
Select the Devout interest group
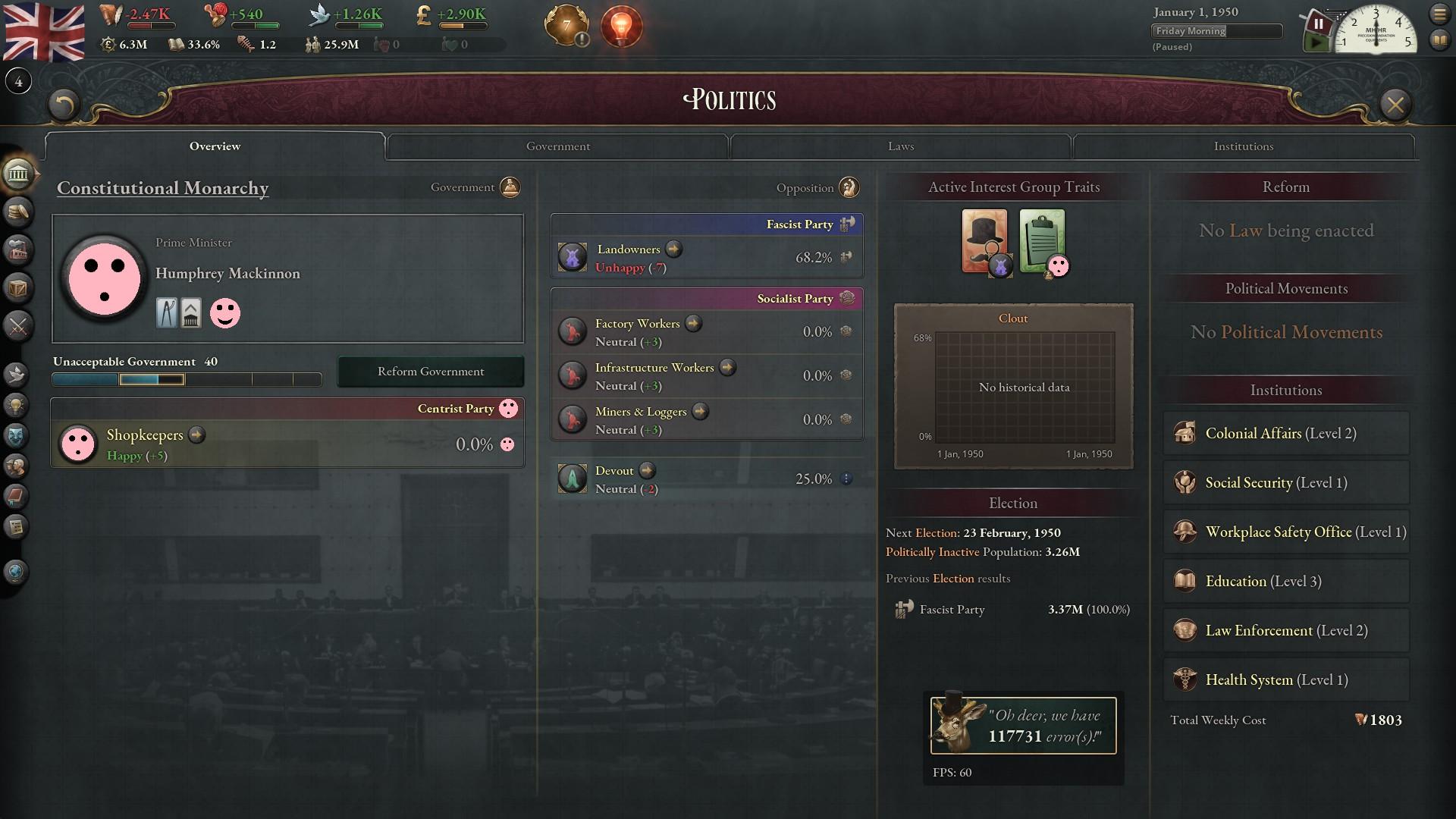(613, 471)
